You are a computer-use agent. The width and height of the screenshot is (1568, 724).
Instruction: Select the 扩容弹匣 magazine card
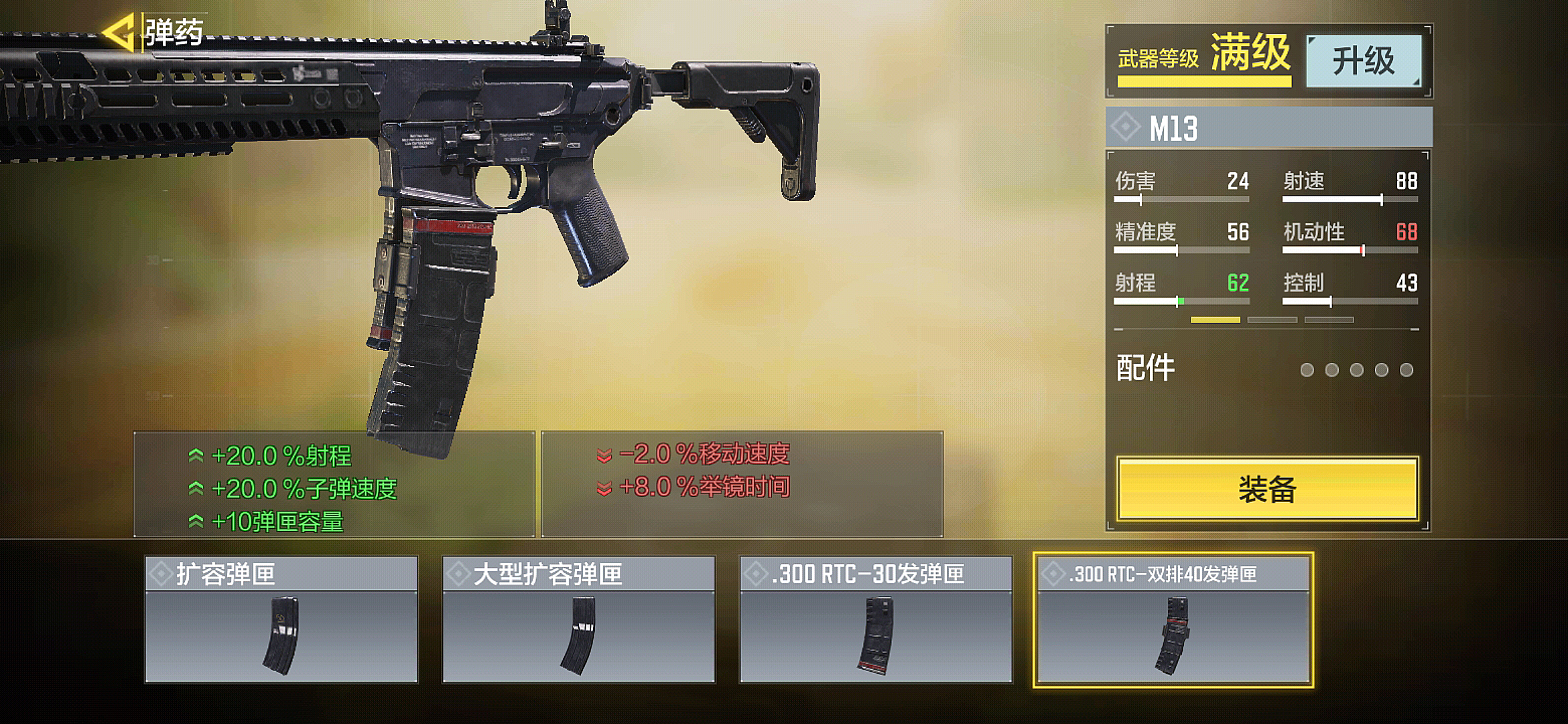(x=281, y=619)
